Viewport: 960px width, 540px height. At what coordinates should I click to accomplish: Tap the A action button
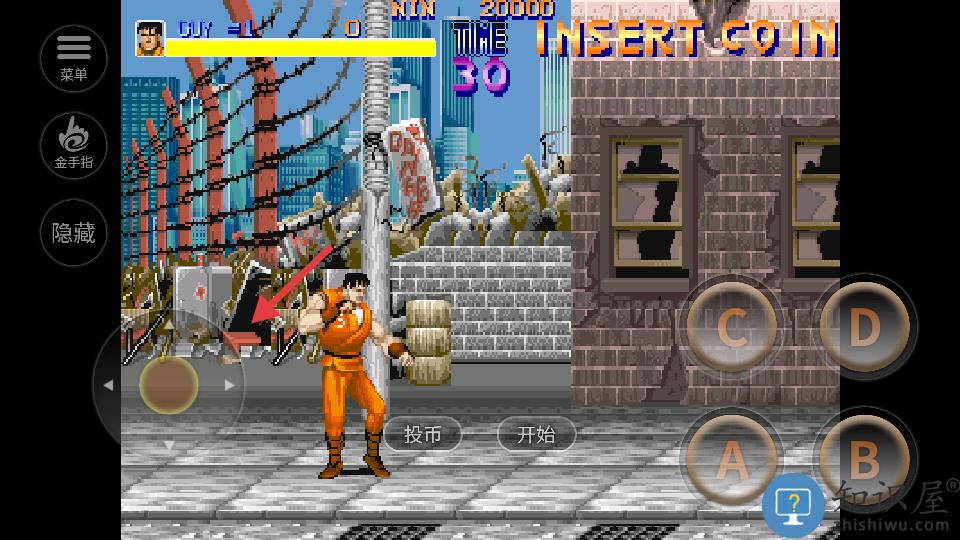[x=732, y=460]
